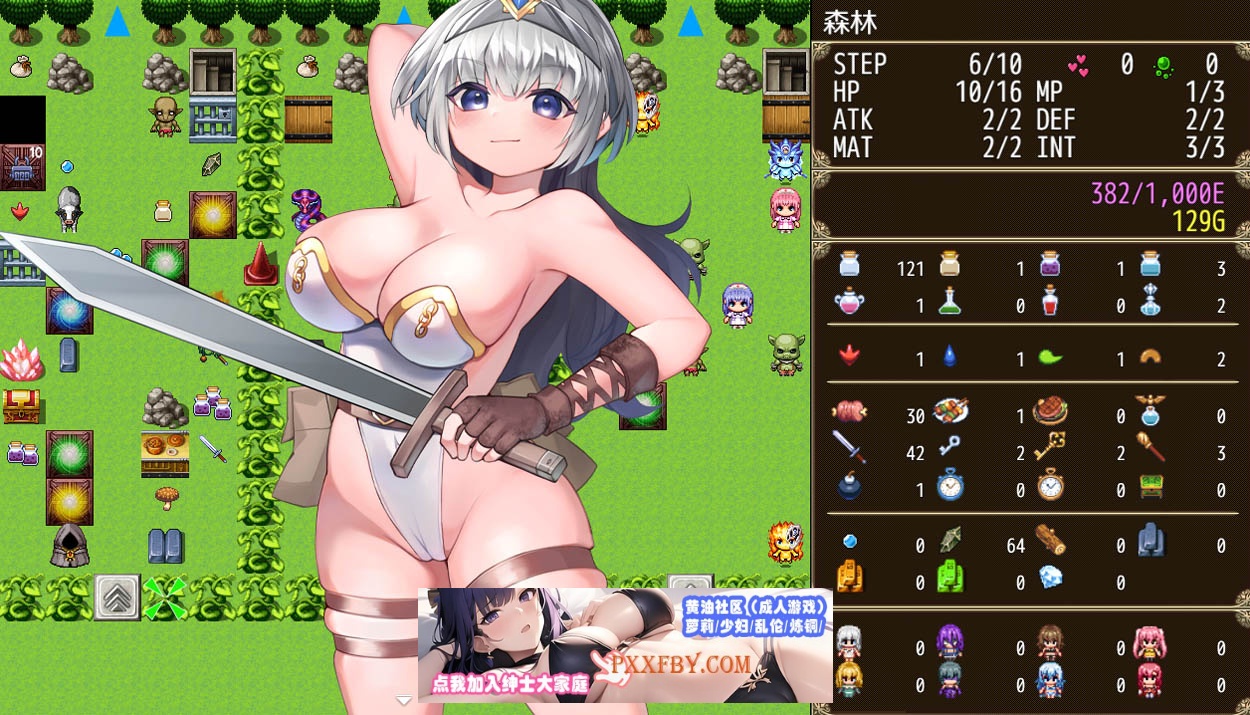Screen dimensions: 1250x715
Task: Click the silver key item
Action: click(949, 448)
